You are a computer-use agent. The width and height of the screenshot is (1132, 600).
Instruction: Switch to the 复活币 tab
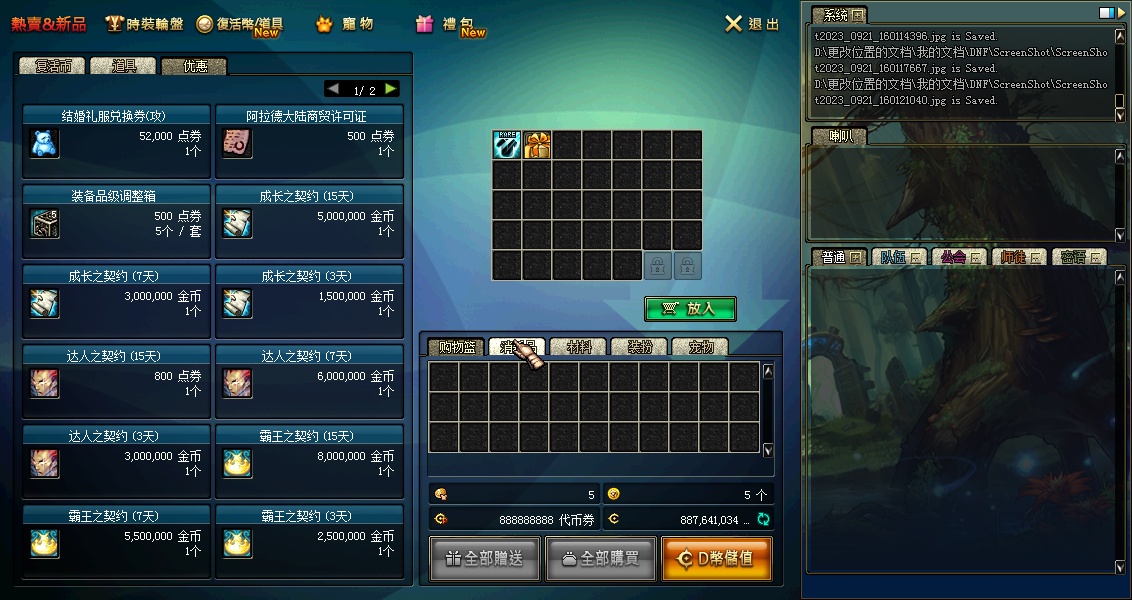coord(53,66)
